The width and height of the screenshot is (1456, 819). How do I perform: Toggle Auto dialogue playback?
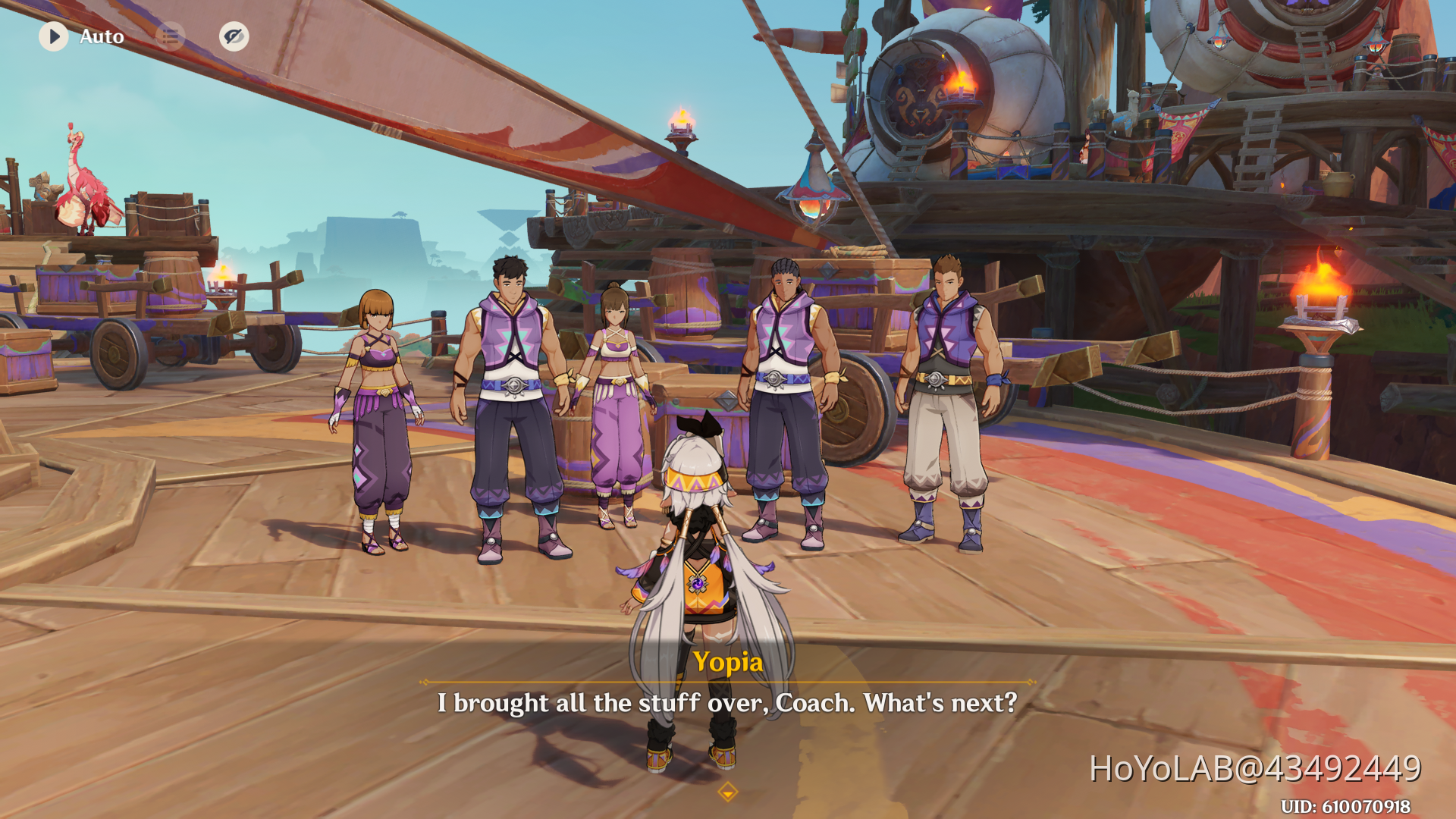click(54, 36)
